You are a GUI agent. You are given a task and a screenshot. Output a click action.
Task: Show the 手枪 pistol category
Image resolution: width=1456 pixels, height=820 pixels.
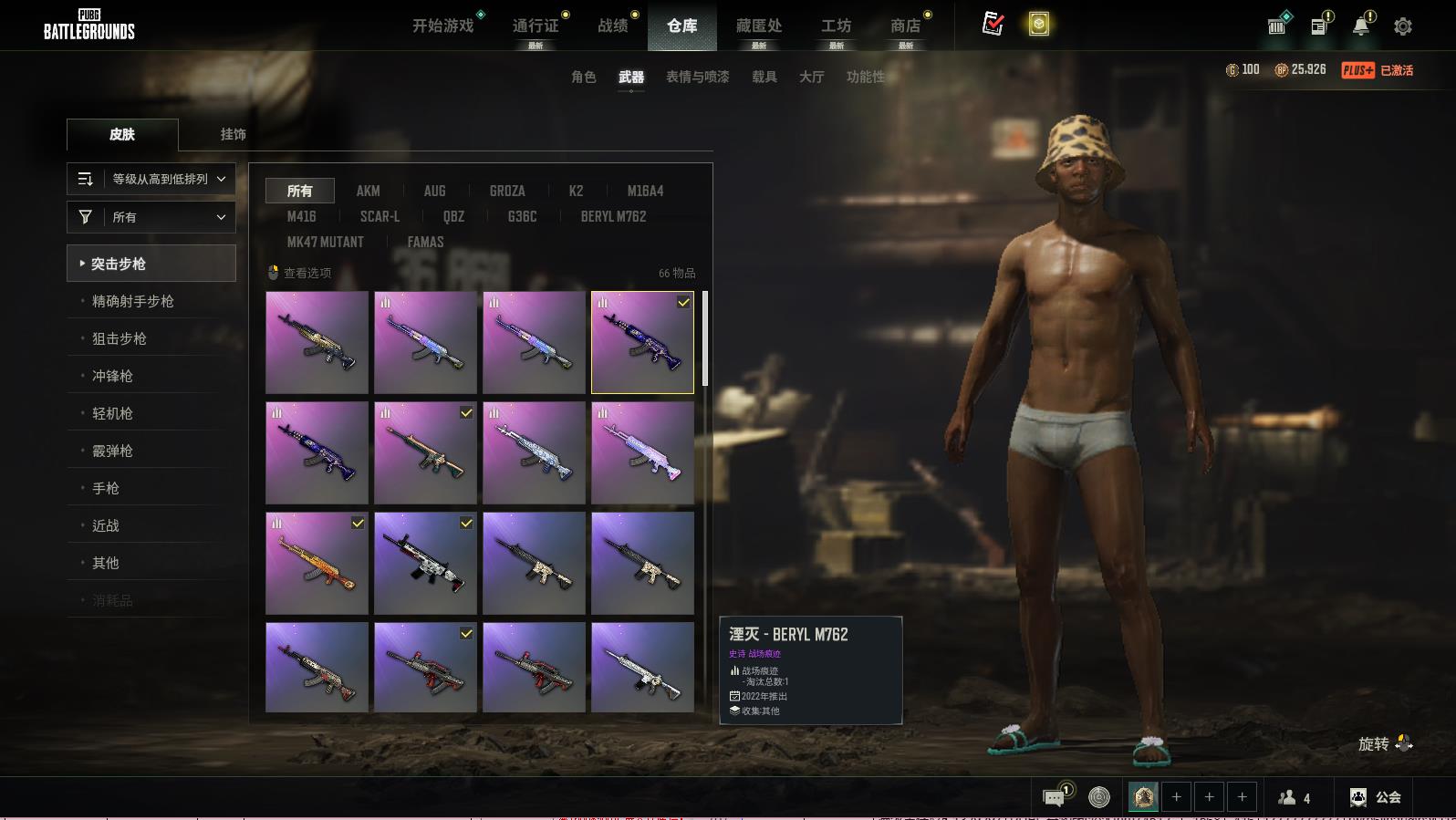[x=106, y=488]
